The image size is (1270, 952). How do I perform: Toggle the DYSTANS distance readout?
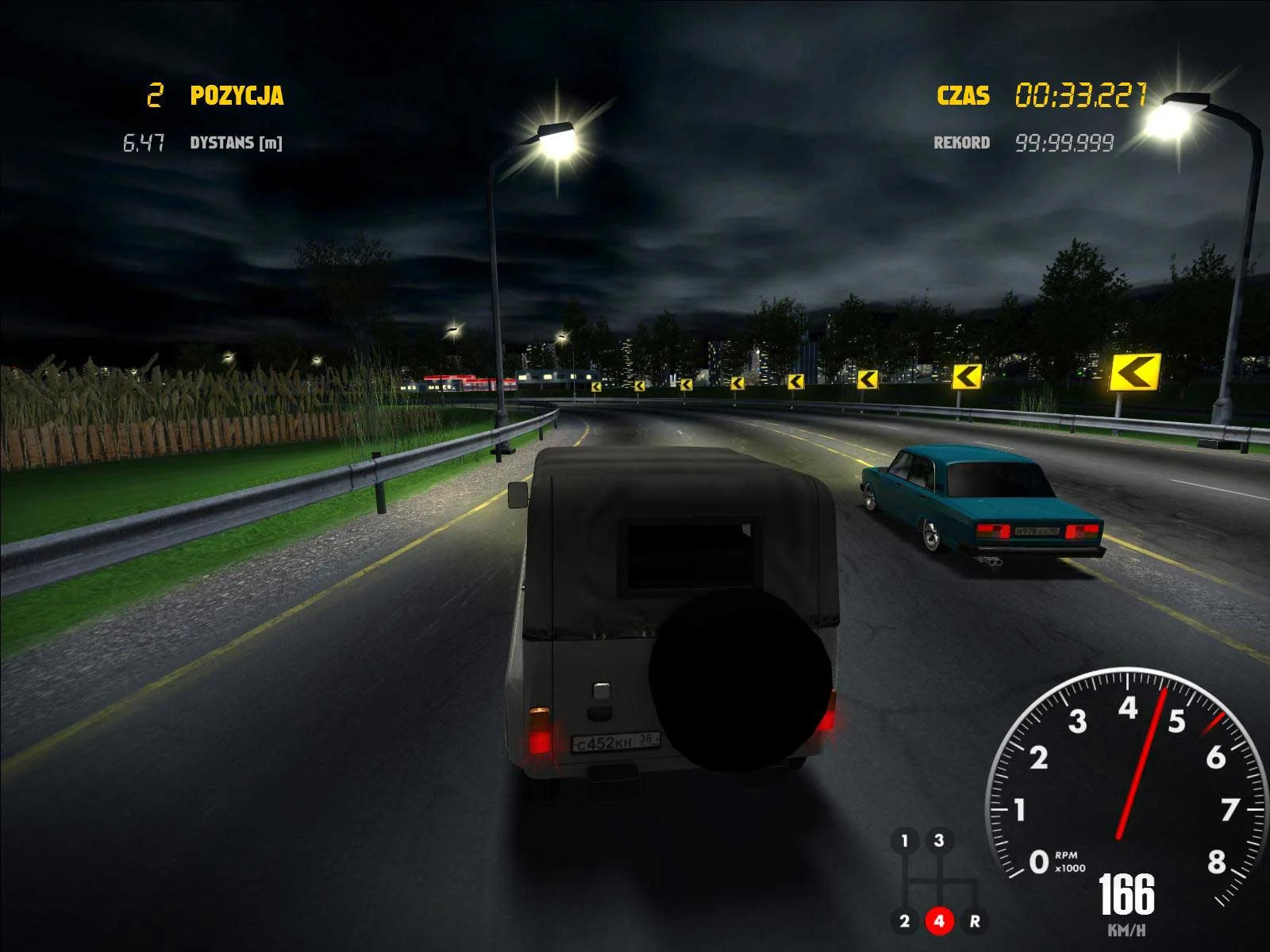click(237, 144)
